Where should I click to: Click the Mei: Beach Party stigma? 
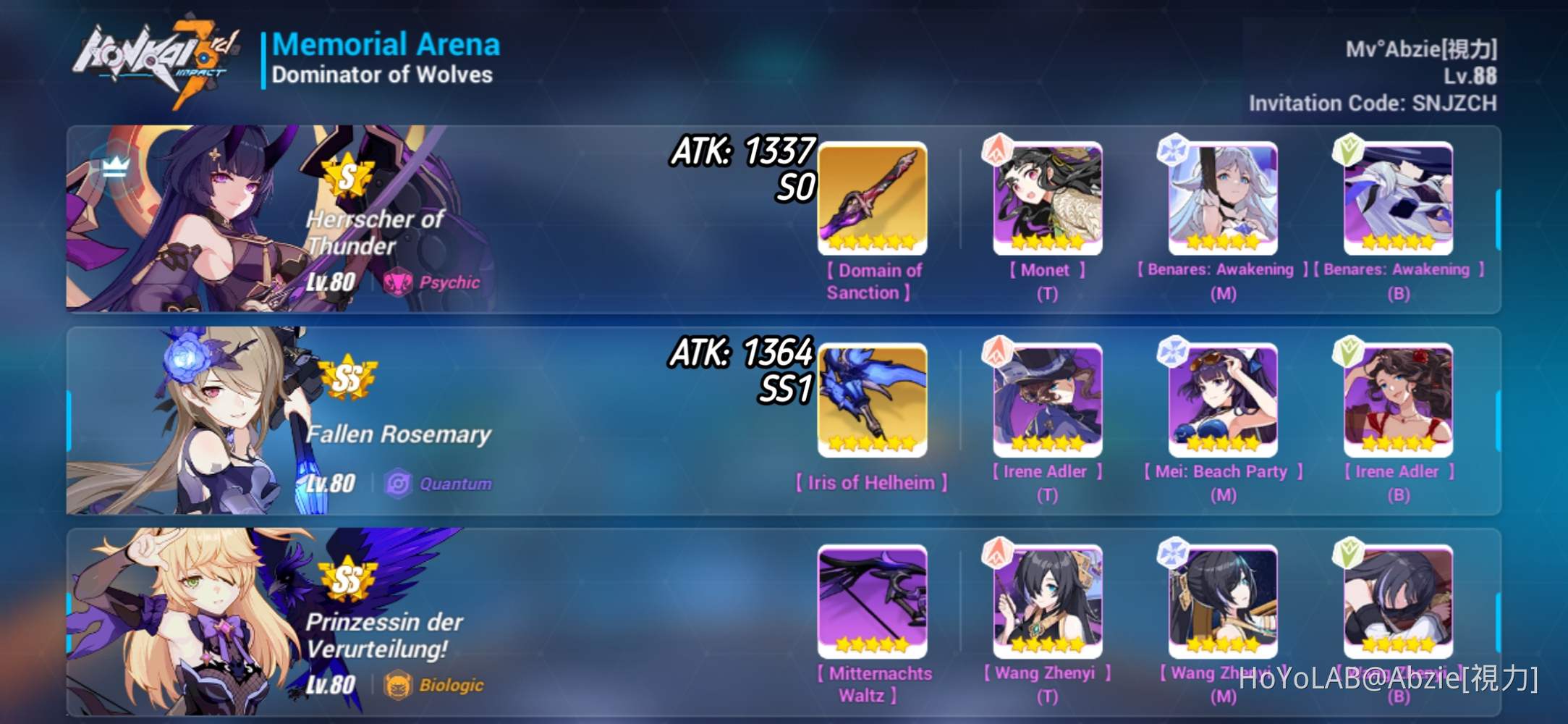click(x=1223, y=398)
